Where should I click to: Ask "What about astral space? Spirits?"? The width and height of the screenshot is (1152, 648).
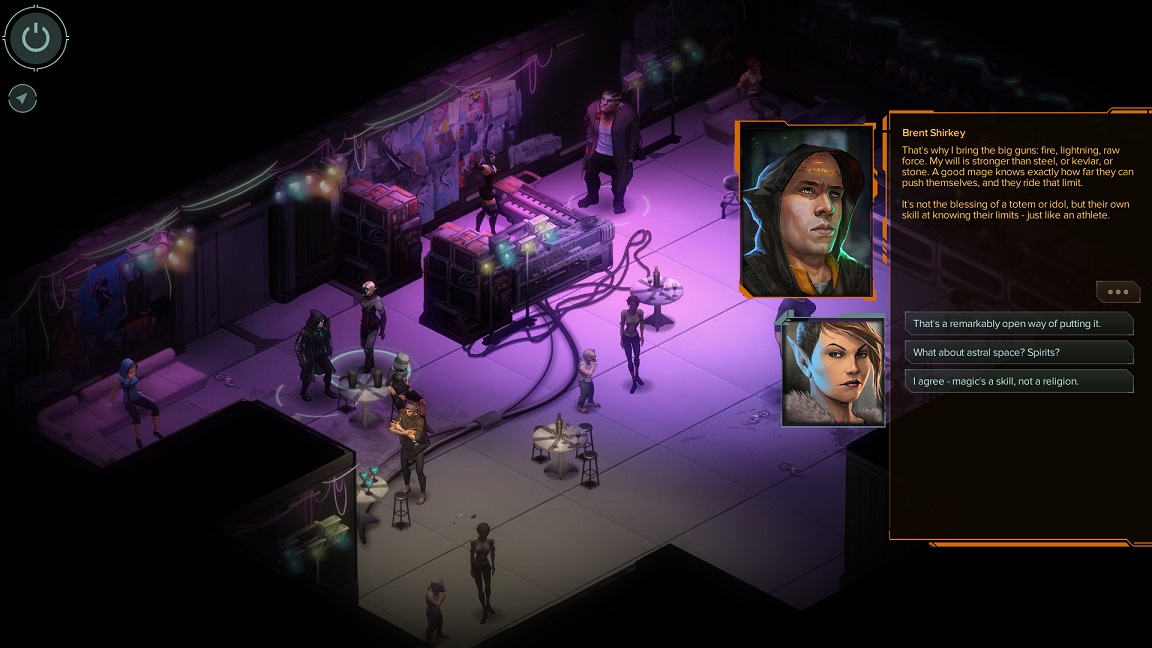tap(1018, 352)
